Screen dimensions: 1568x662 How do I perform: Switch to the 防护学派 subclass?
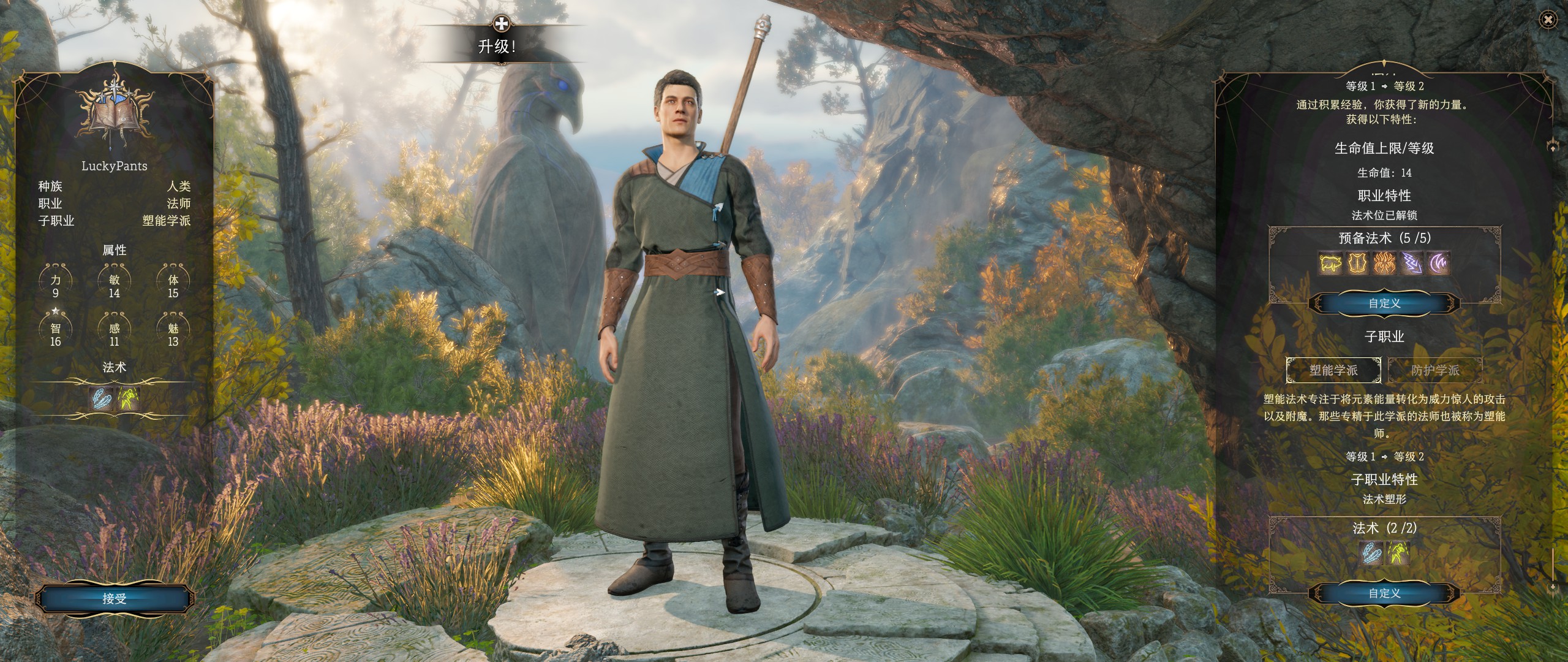coord(1435,370)
